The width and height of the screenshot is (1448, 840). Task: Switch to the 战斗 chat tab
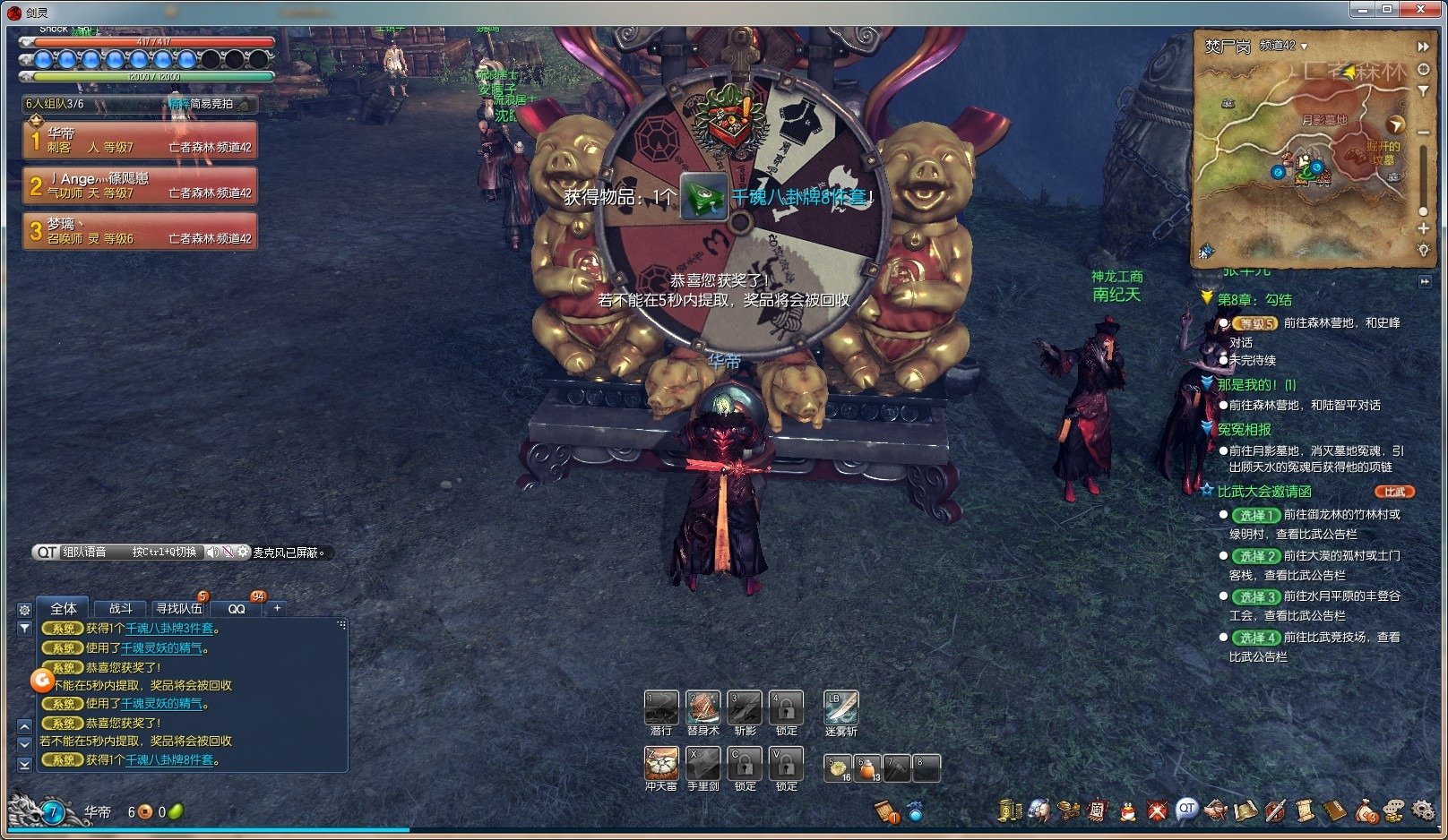pyautogui.click(x=121, y=608)
